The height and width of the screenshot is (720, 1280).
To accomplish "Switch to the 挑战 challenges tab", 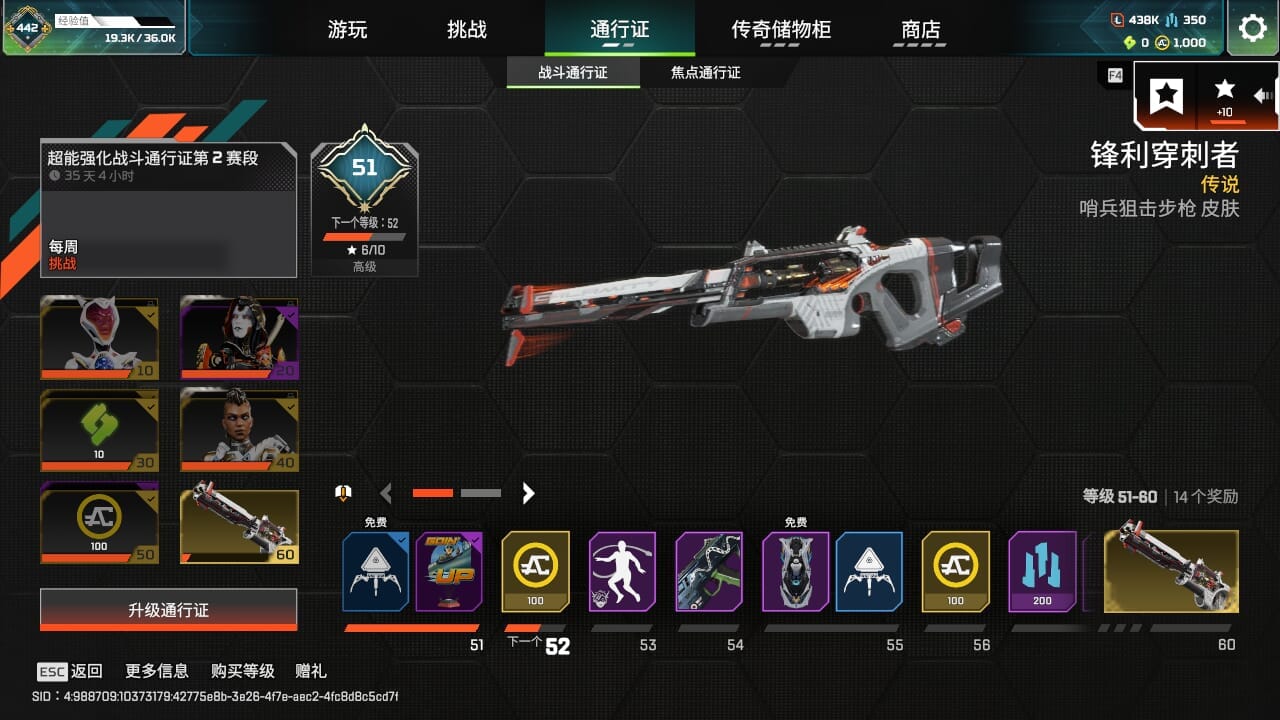I will (467, 30).
